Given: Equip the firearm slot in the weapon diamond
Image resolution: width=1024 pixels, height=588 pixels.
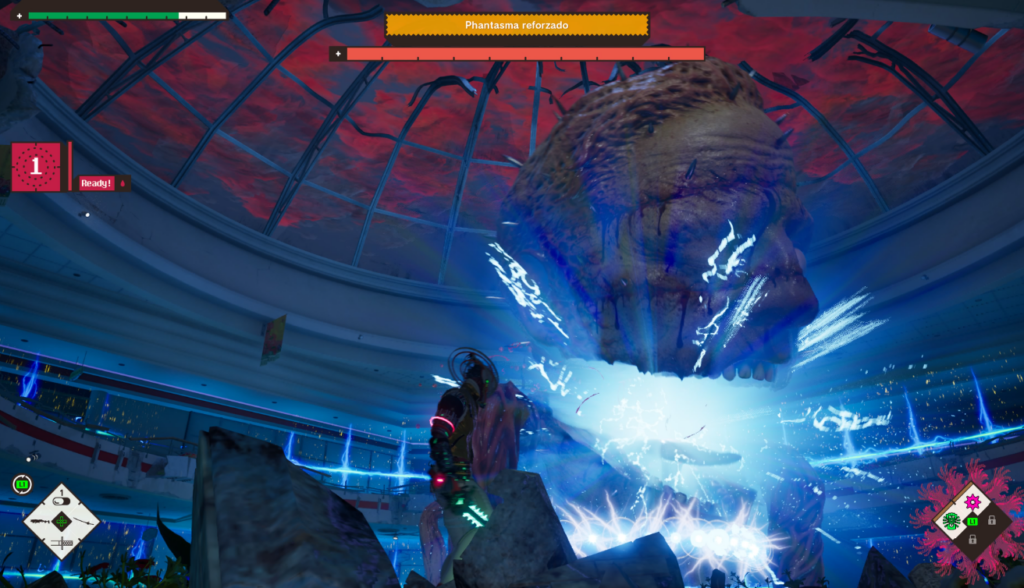Looking at the screenshot, I should (x=40, y=521).
